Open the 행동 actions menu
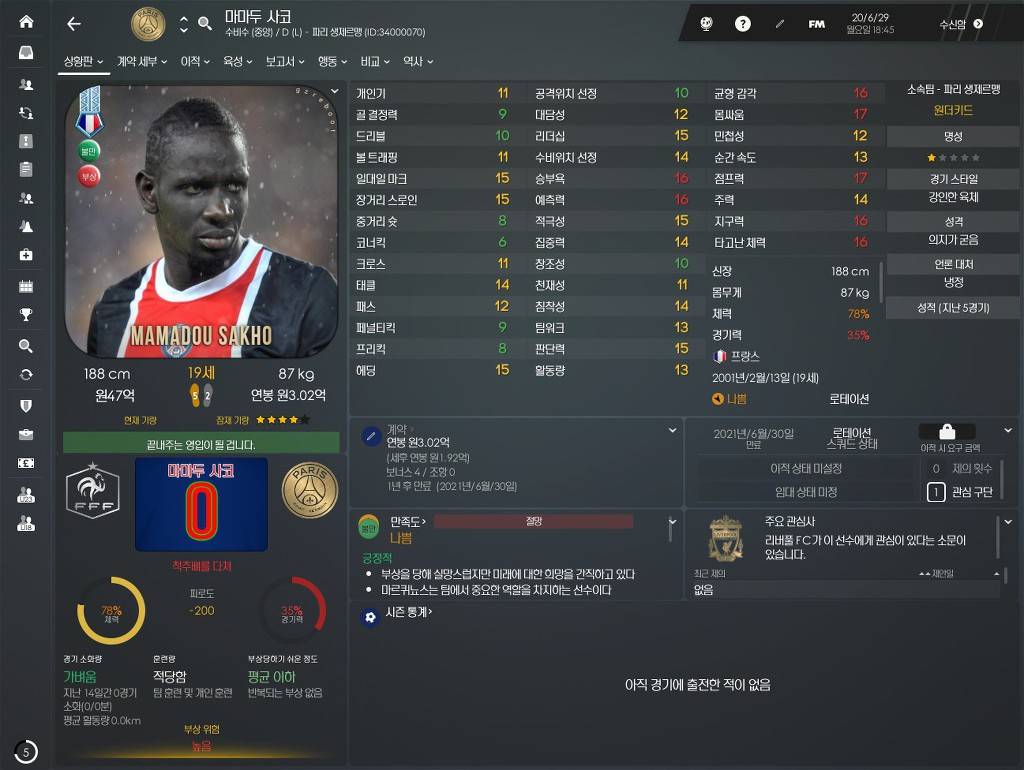 point(331,62)
